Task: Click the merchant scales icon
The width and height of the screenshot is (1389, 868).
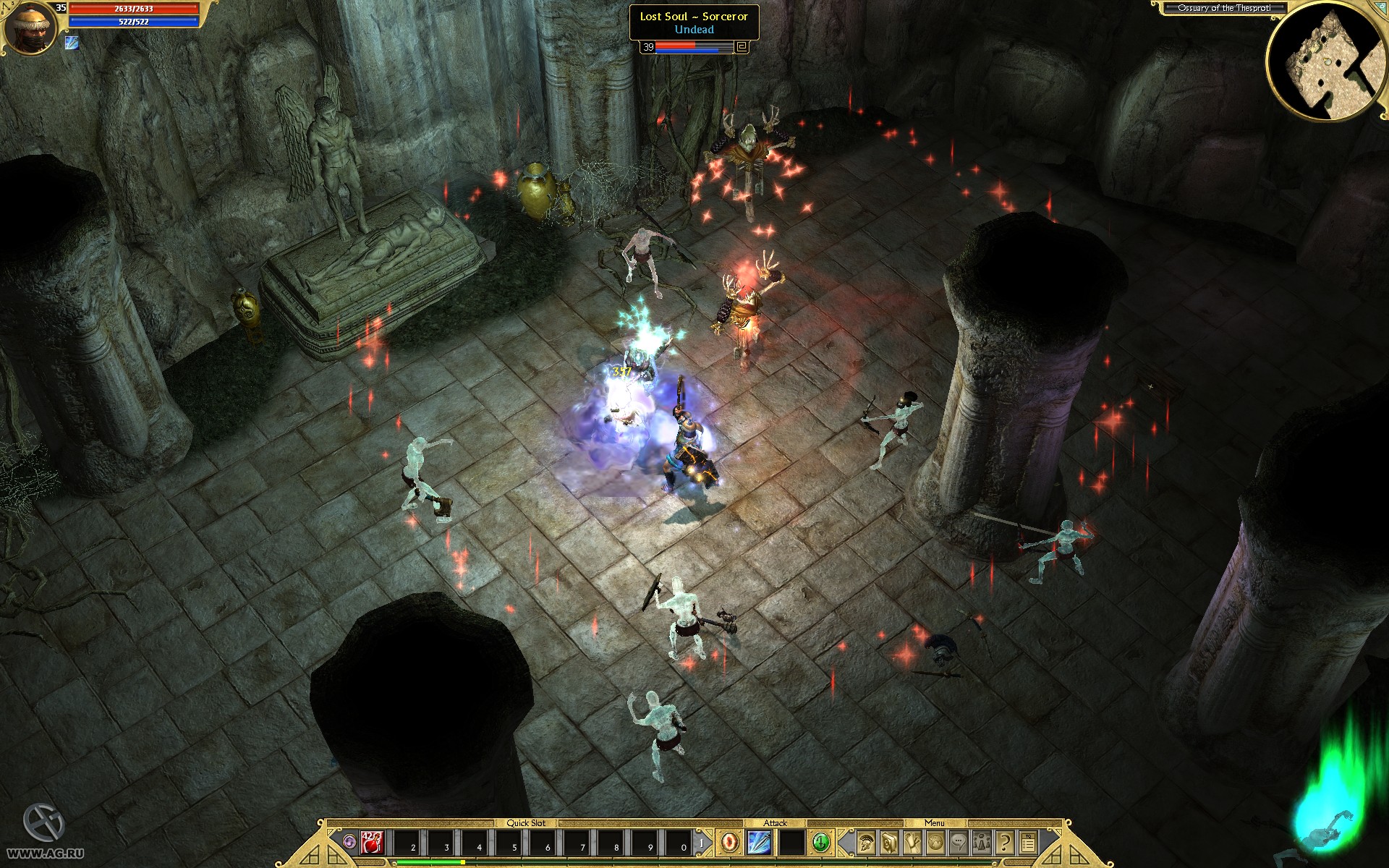Action: pos(982,843)
